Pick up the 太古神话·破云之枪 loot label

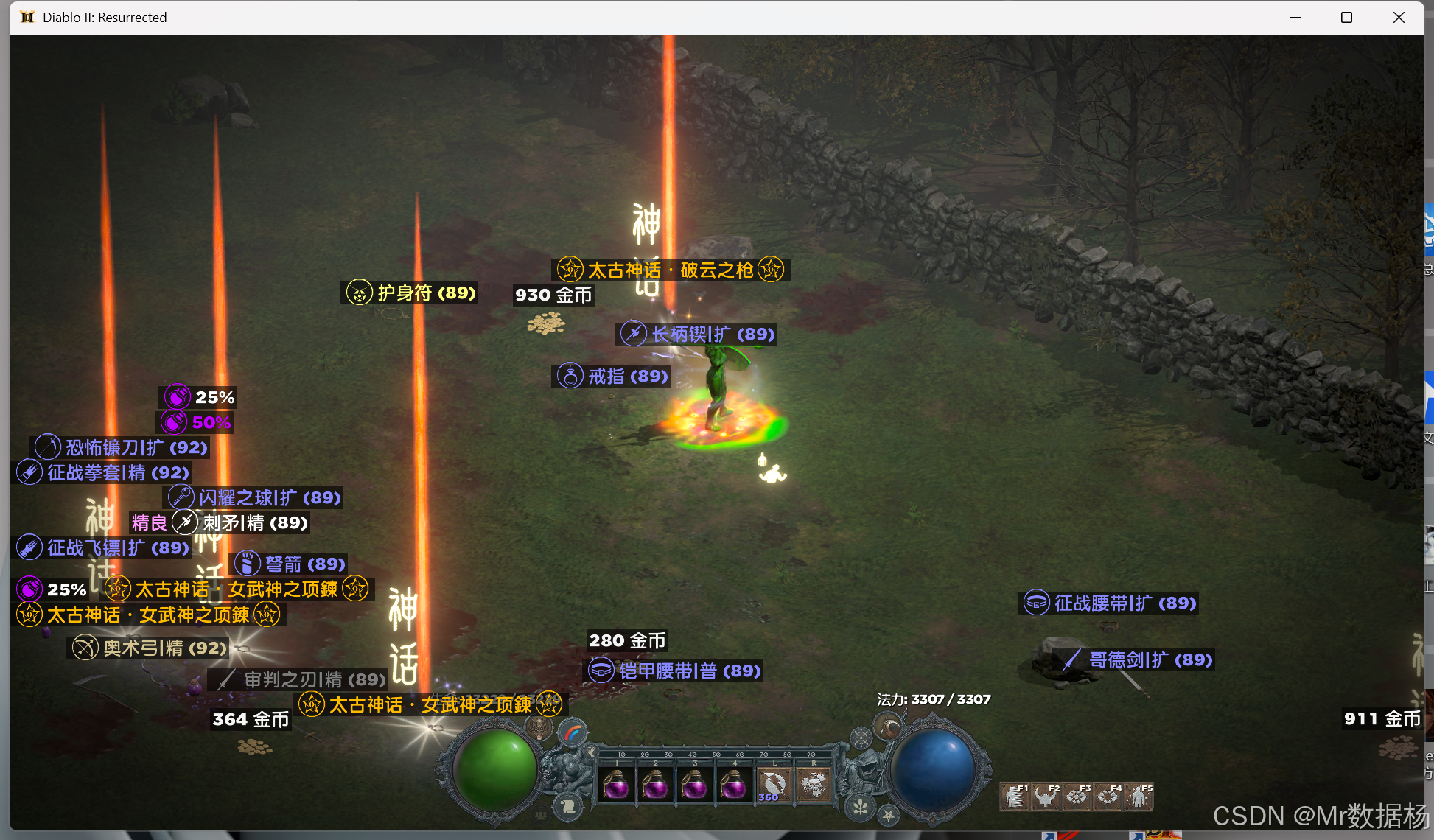click(x=670, y=270)
